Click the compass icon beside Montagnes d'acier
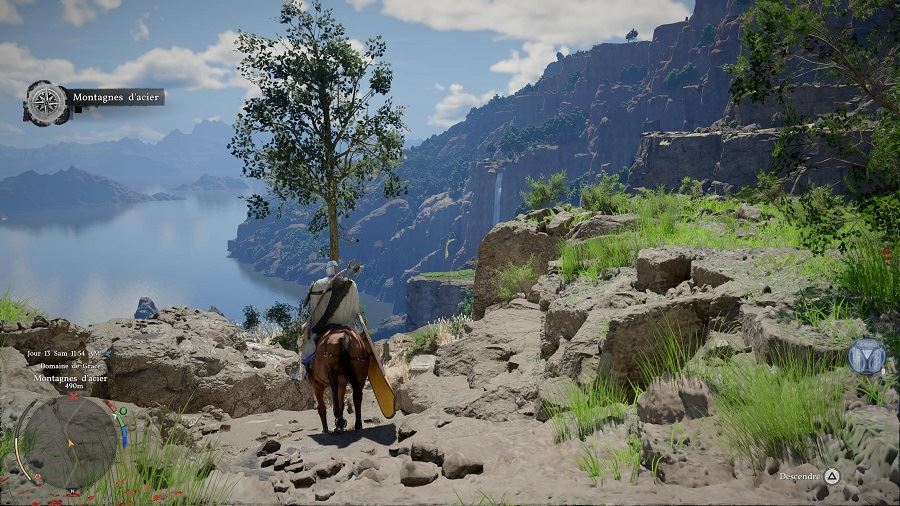900x506 pixels. (45, 102)
